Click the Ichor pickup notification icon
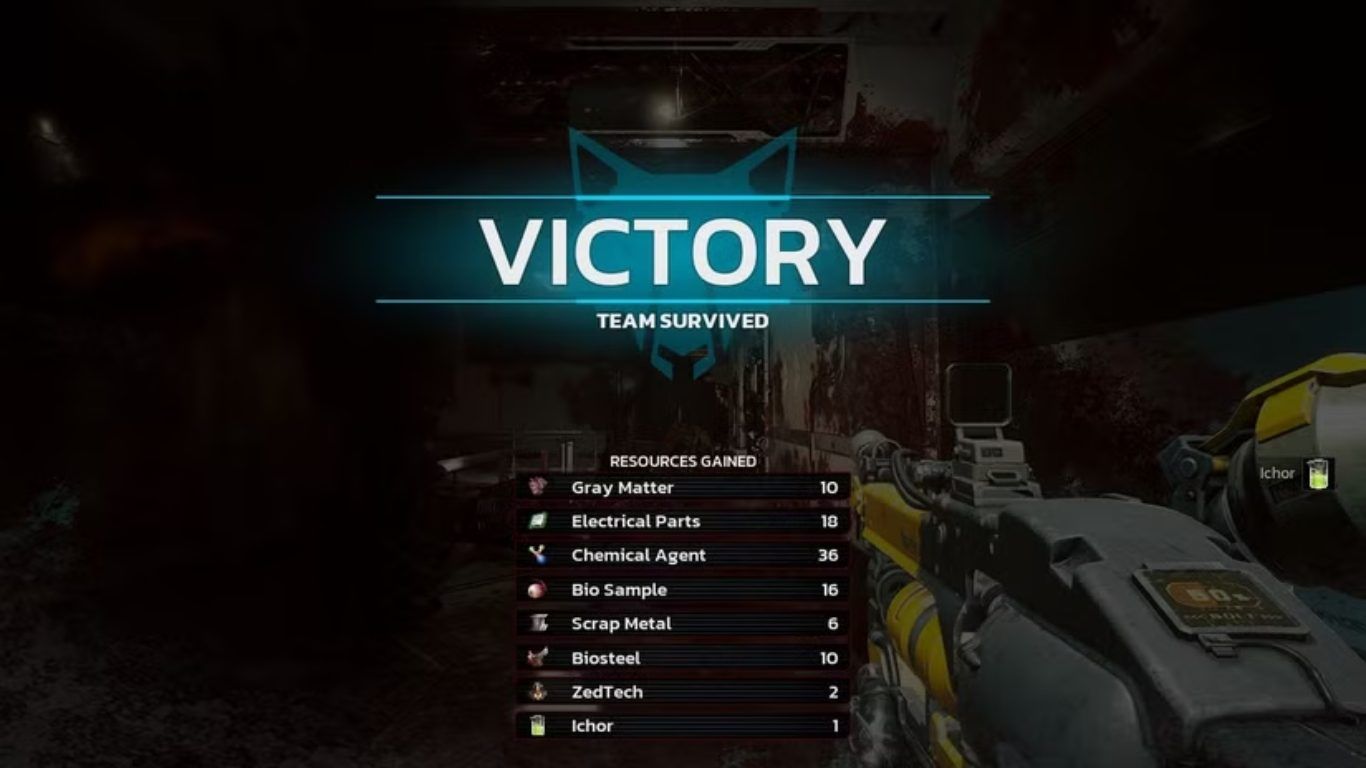 tap(1319, 474)
